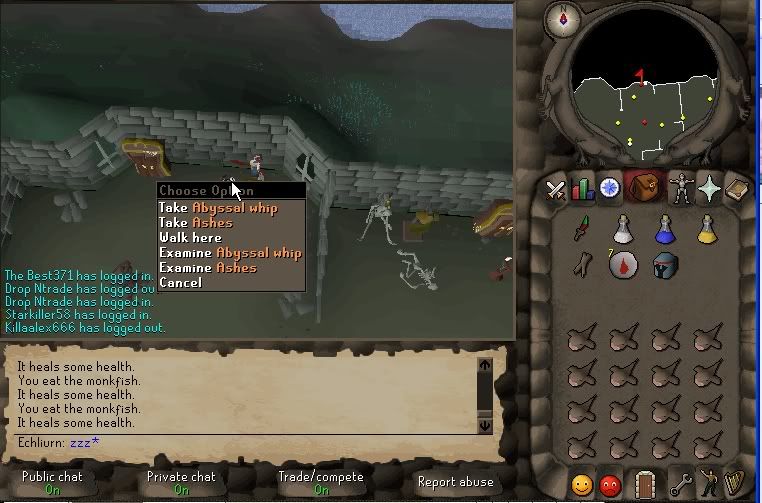
Task: Select the Walk here option
Action: [x=190, y=238]
